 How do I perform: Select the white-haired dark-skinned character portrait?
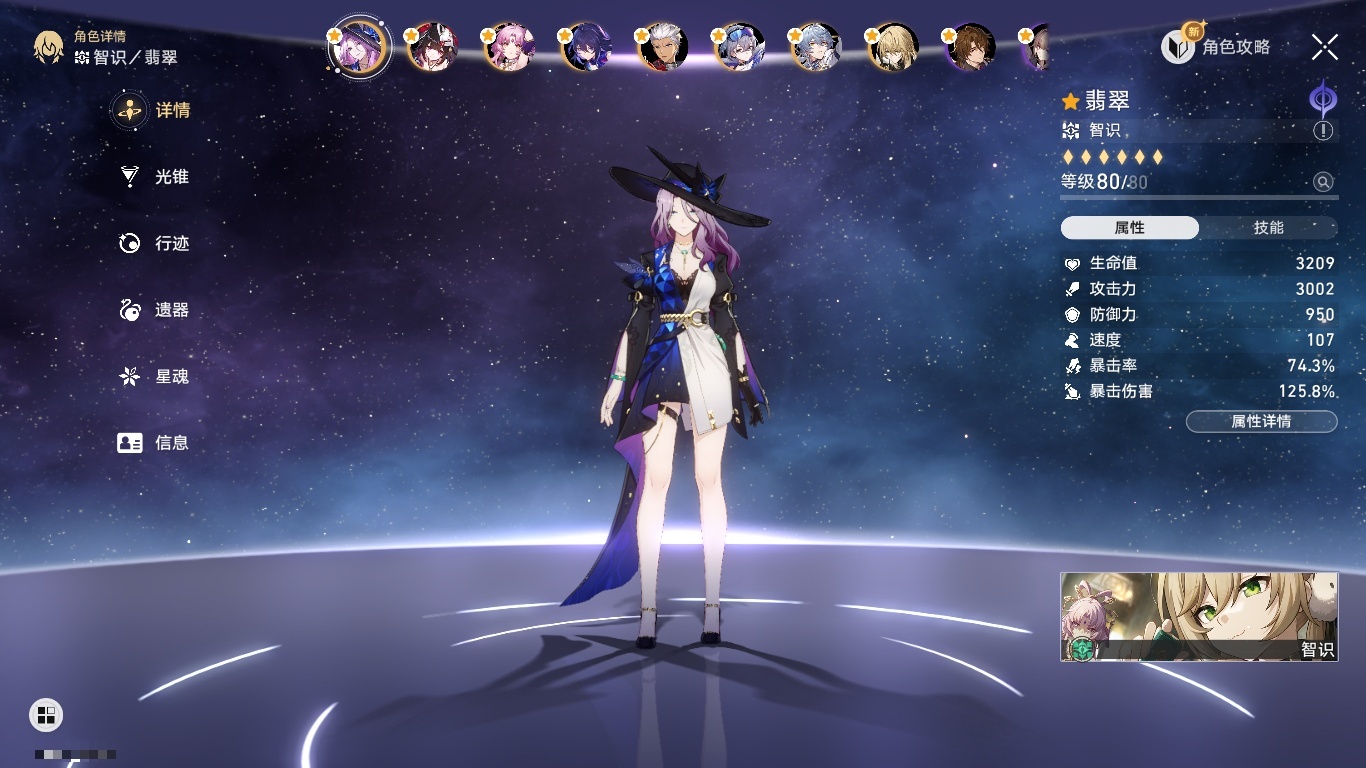(x=665, y=48)
